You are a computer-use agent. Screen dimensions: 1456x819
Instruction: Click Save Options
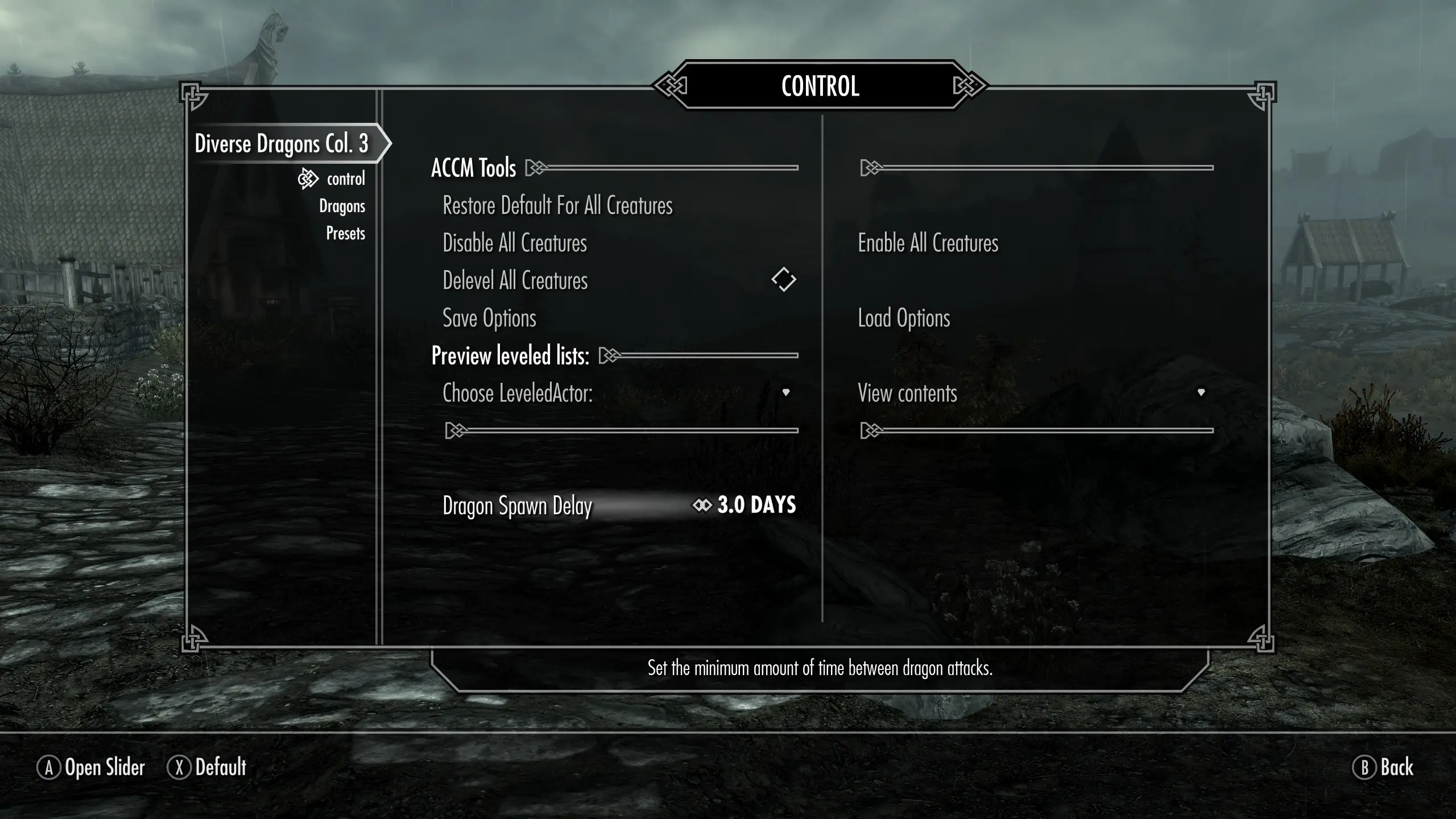489,318
